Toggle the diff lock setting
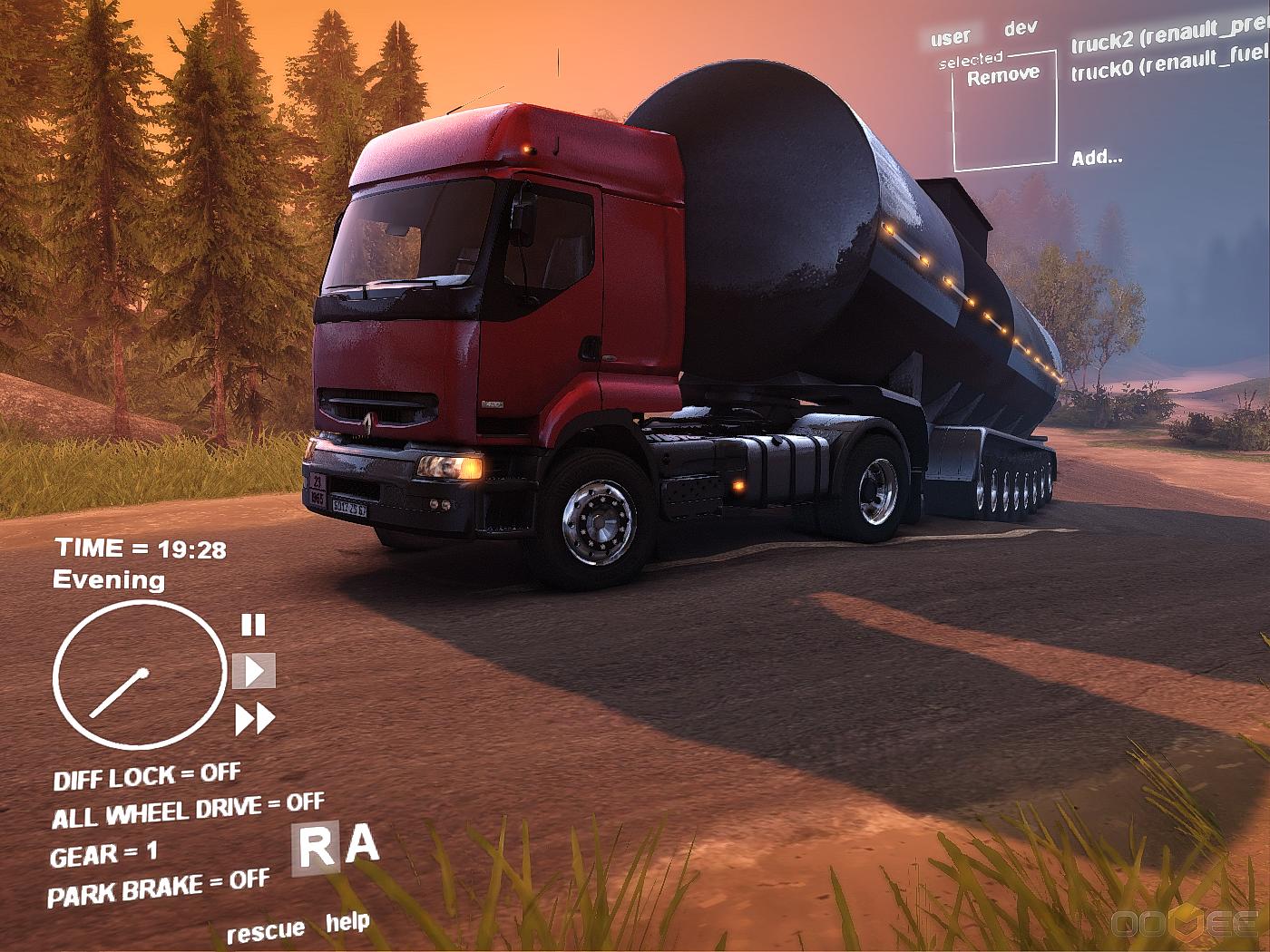 (146, 777)
